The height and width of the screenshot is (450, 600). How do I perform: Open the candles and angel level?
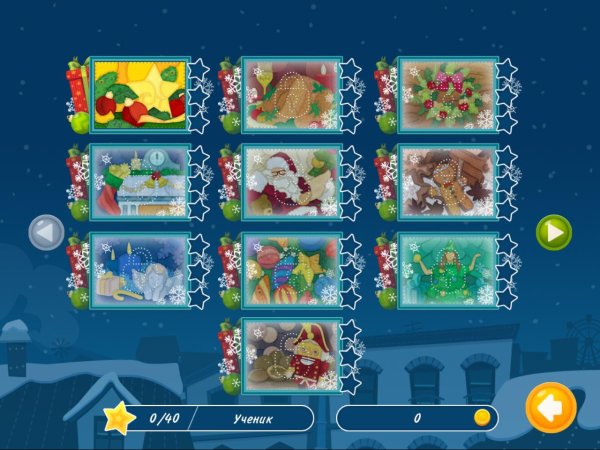[139, 269]
